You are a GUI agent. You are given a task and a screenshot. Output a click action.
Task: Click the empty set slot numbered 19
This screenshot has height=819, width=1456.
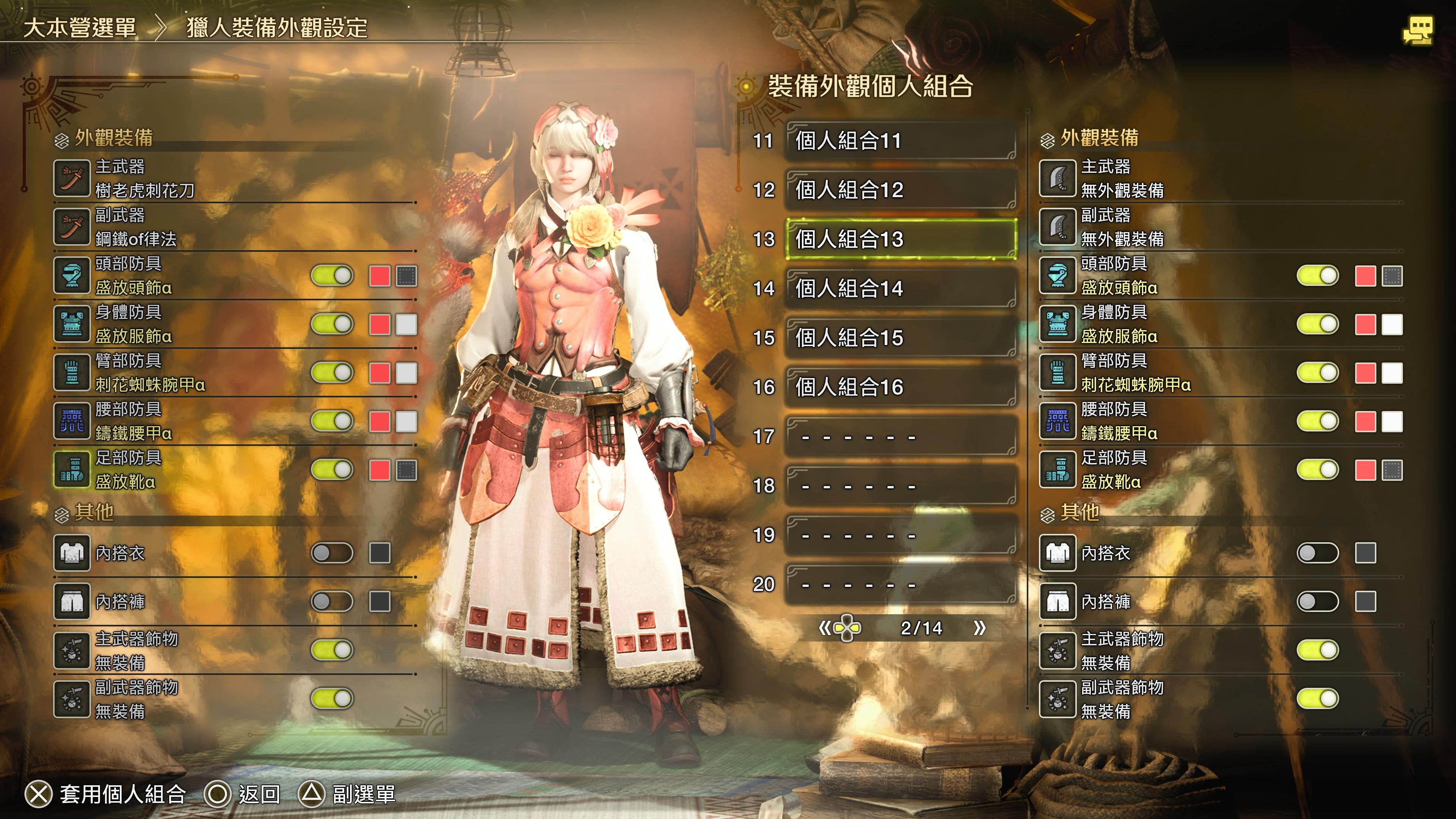(x=901, y=535)
